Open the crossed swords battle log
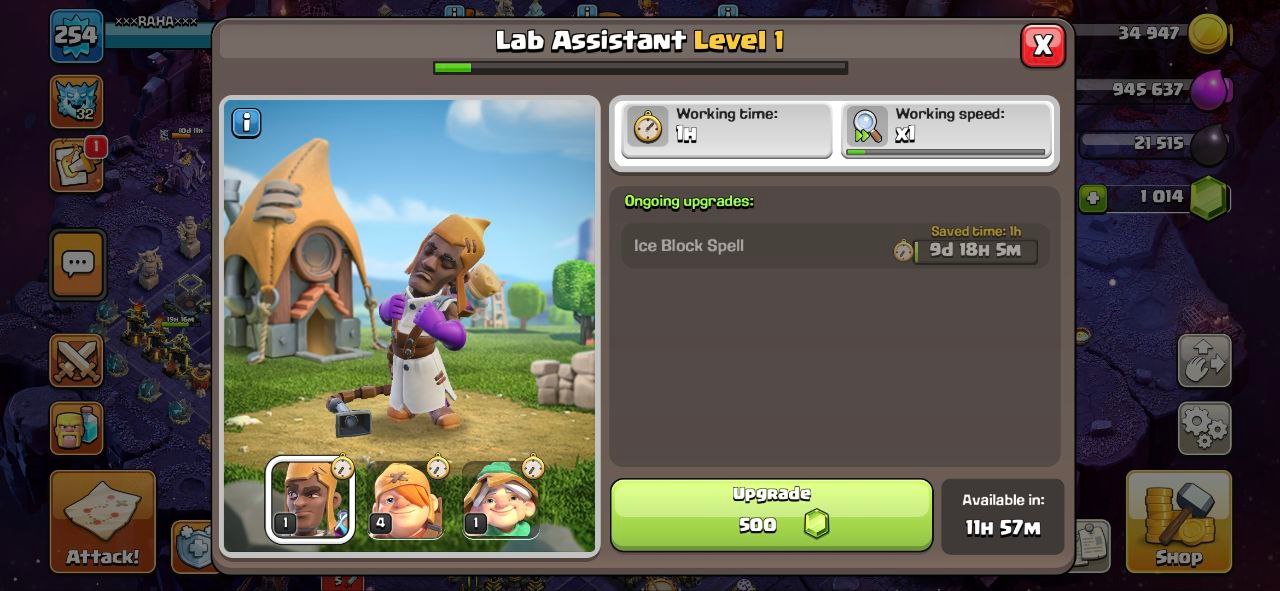The width and height of the screenshot is (1280, 591). (77, 360)
